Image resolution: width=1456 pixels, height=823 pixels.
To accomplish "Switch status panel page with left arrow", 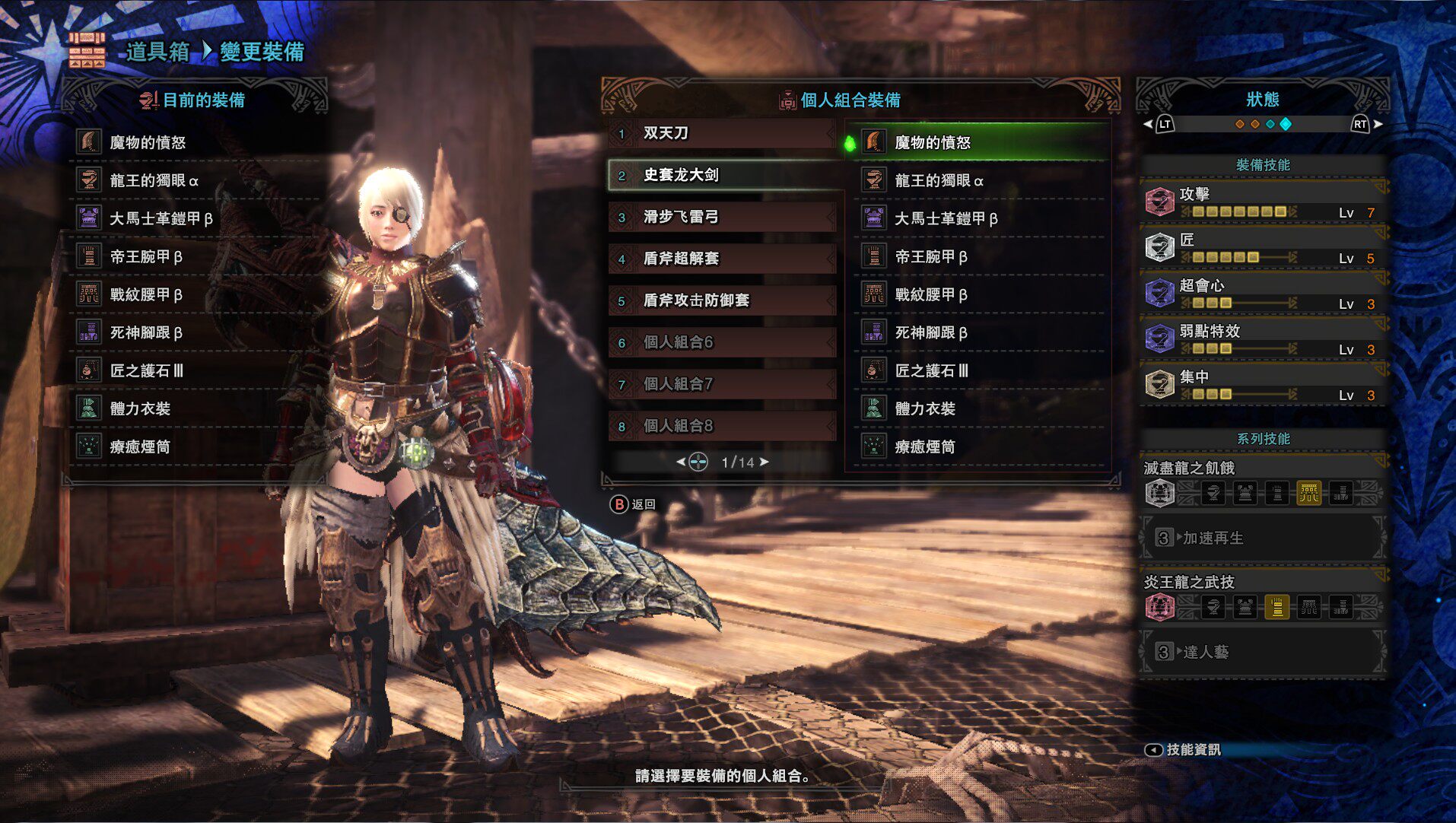I will [1148, 124].
